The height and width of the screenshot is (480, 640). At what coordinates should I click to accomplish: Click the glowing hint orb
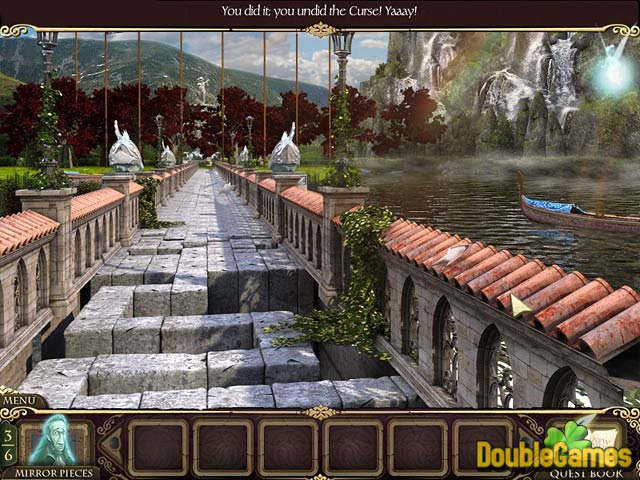[x=611, y=71]
